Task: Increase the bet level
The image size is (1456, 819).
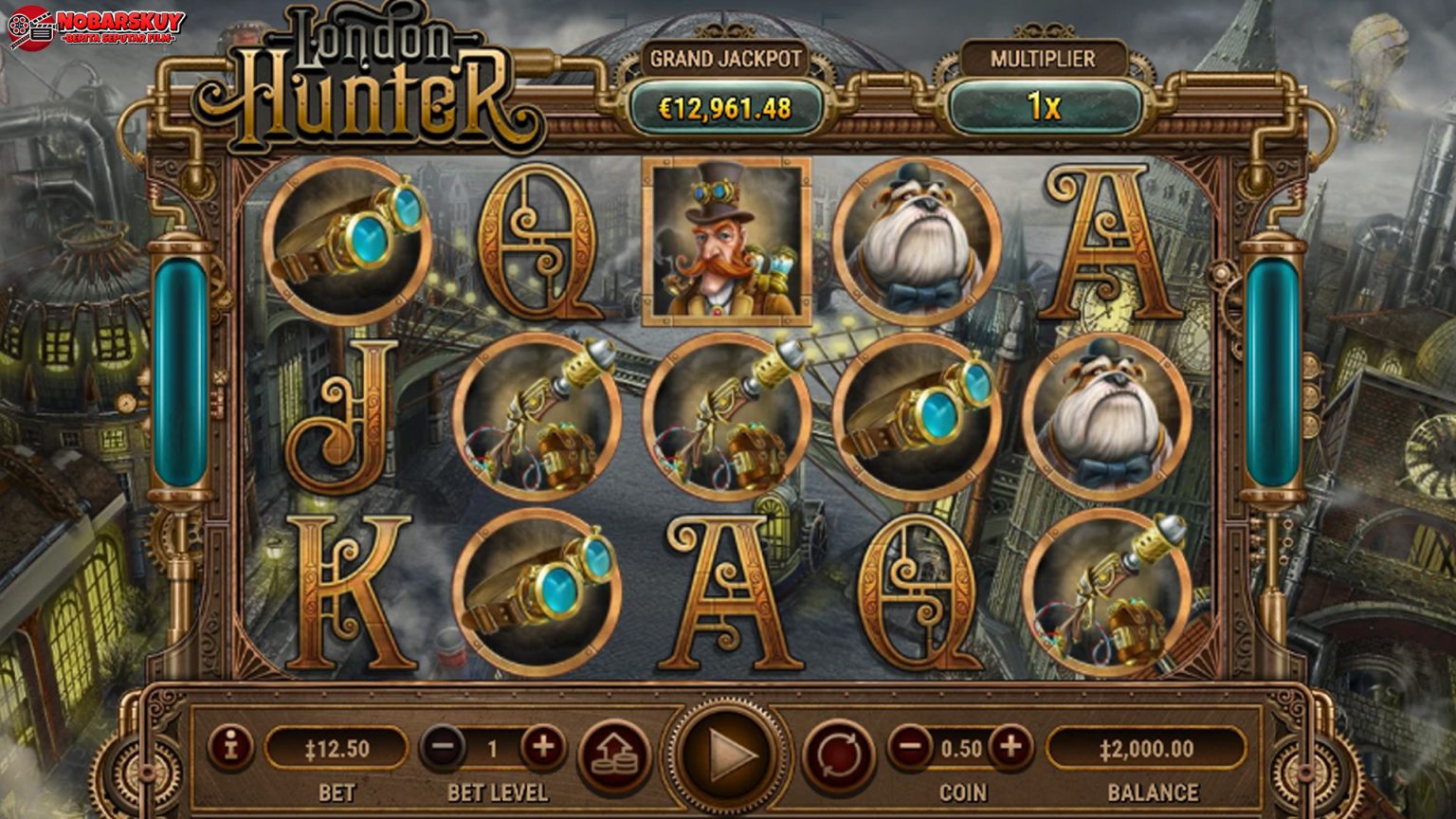Action: pos(542,748)
